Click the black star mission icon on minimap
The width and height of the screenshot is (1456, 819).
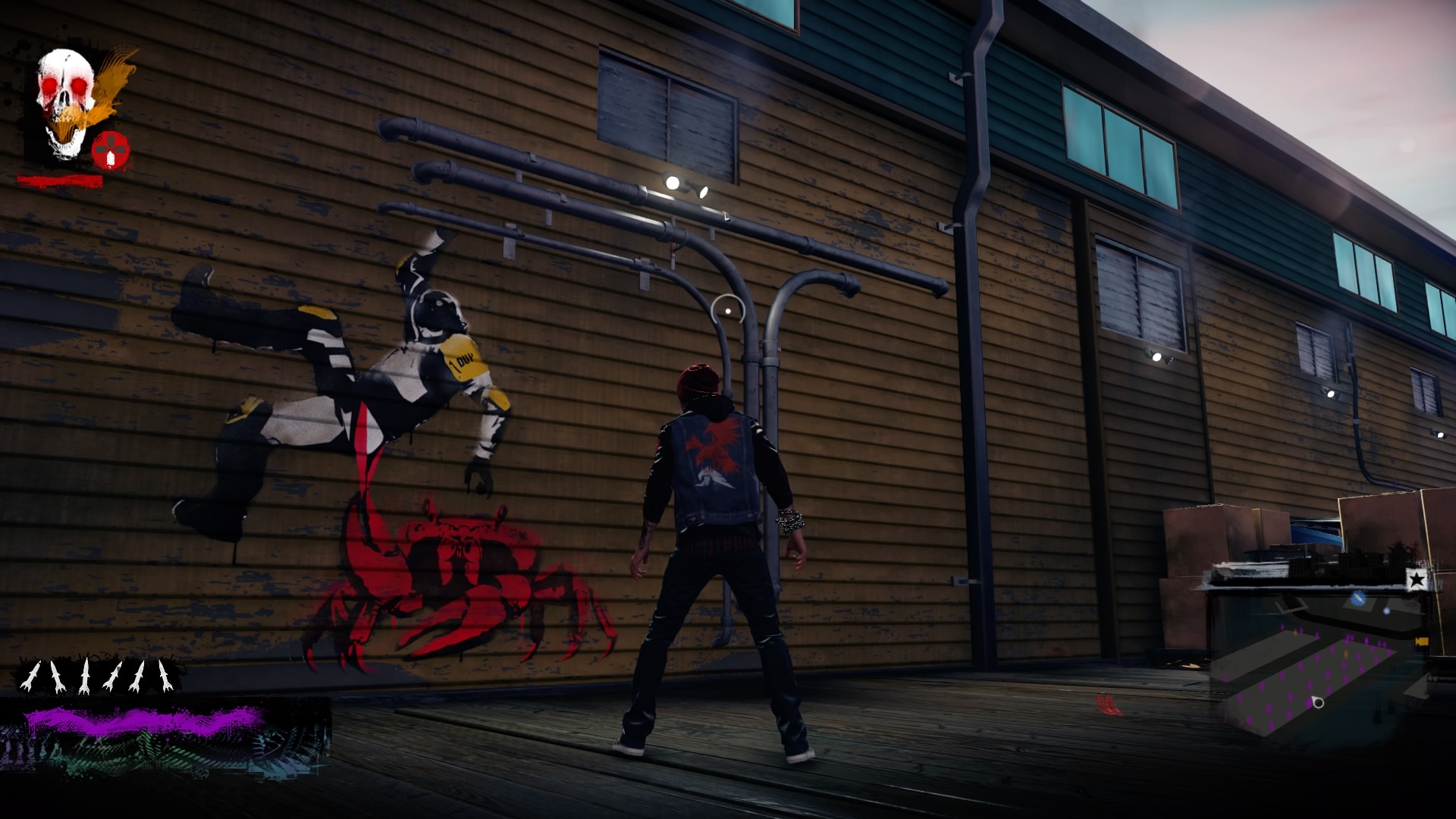(x=1417, y=579)
